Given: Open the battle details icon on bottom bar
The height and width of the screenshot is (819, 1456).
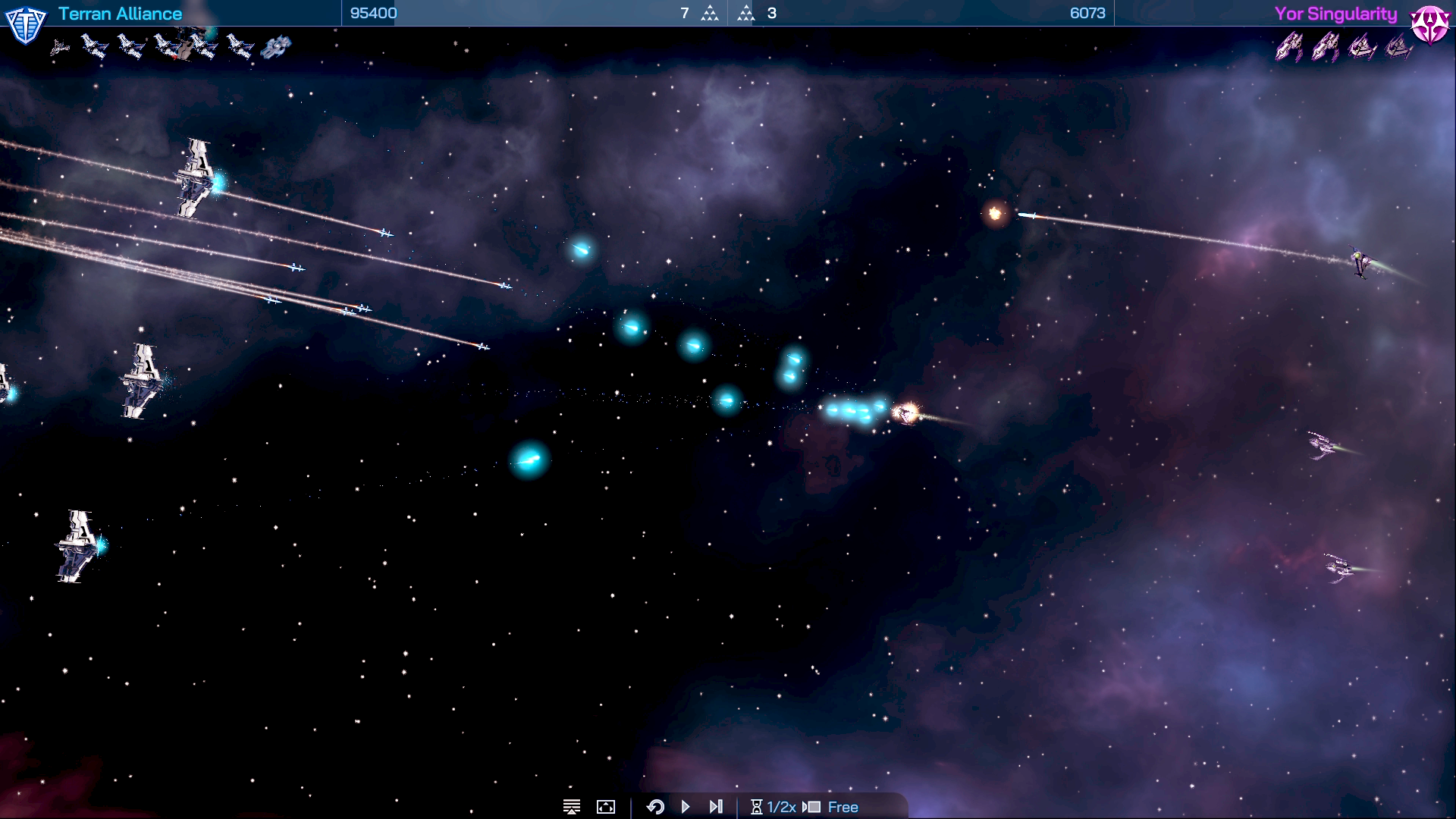Looking at the screenshot, I should pyautogui.click(x=571, y=807).
